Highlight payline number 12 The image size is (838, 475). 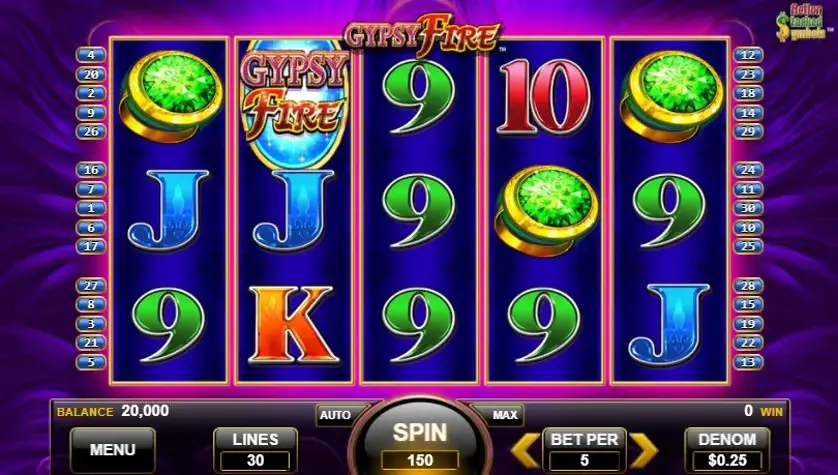748,55
